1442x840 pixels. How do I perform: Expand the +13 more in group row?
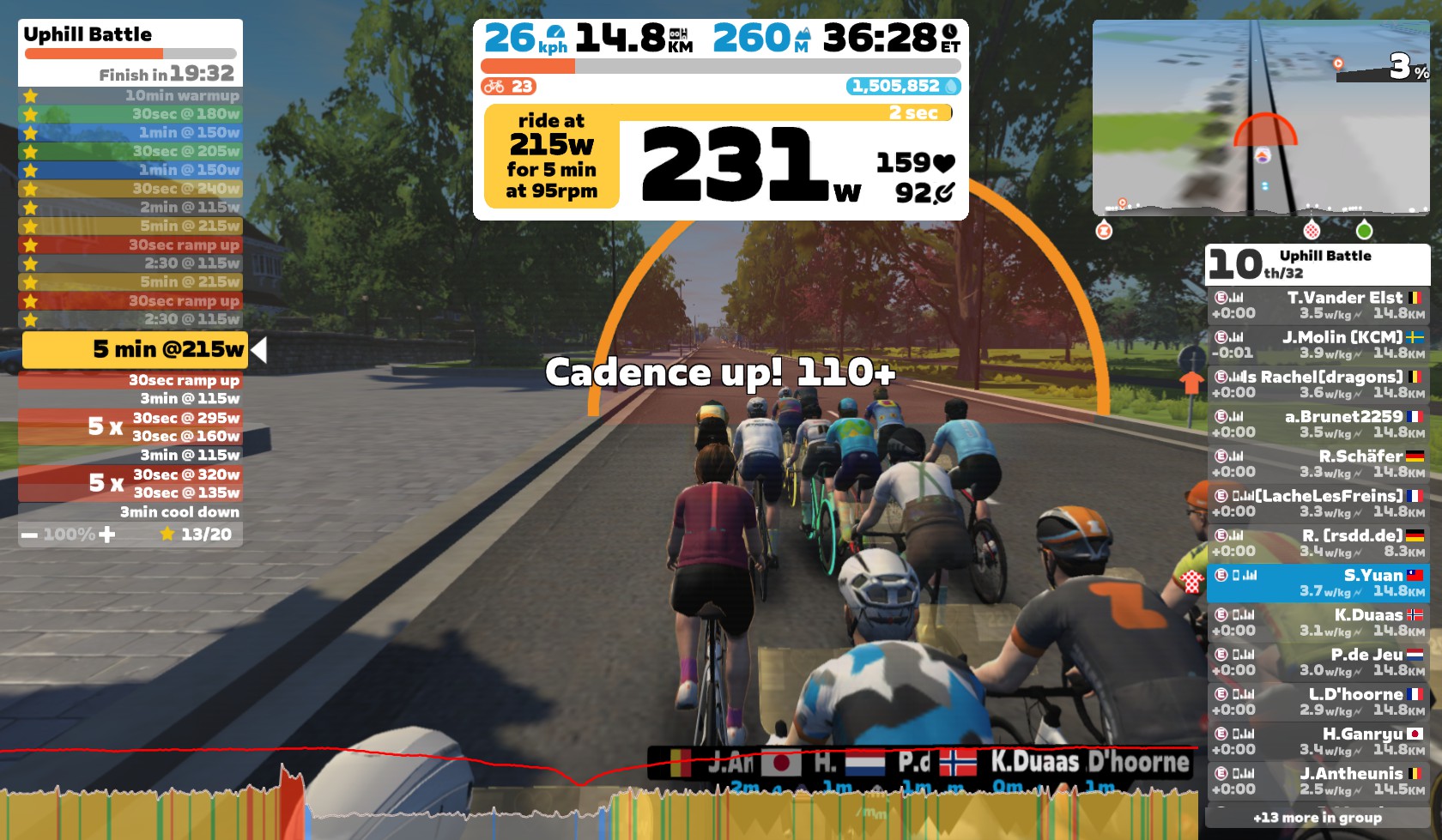(x=1318, y=818)
